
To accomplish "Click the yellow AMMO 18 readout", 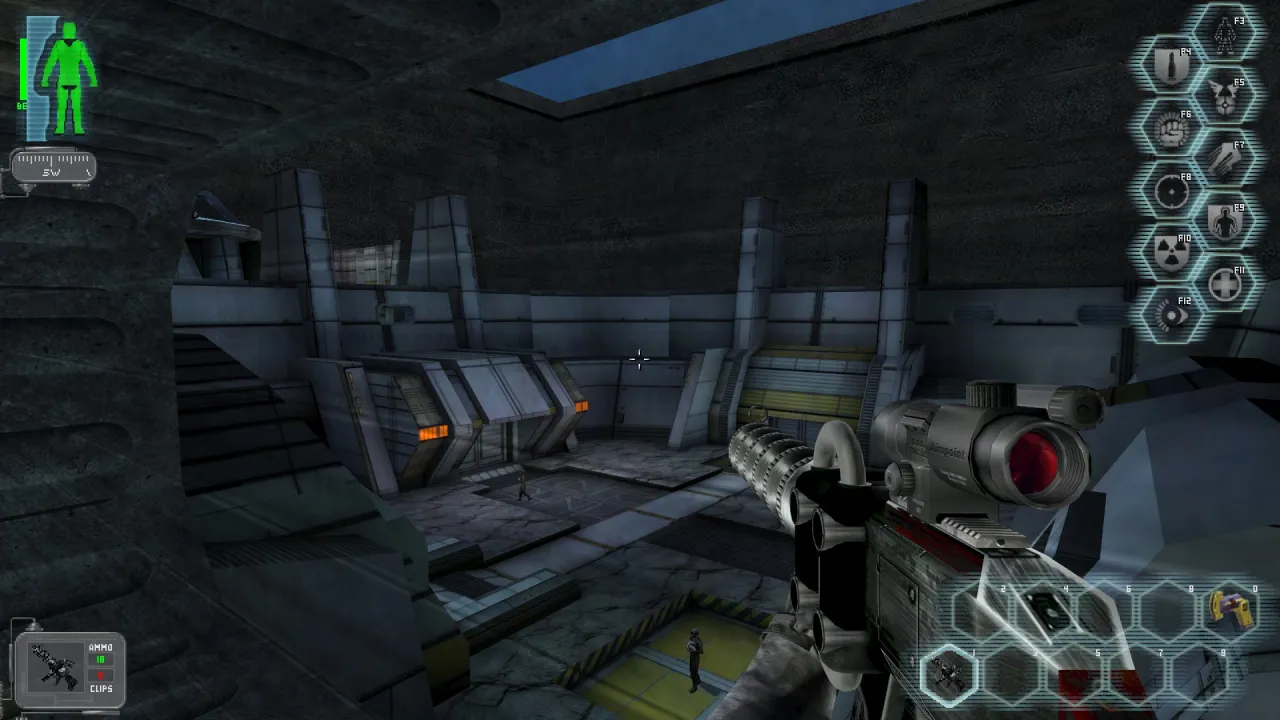I will [x=100, y=660].
